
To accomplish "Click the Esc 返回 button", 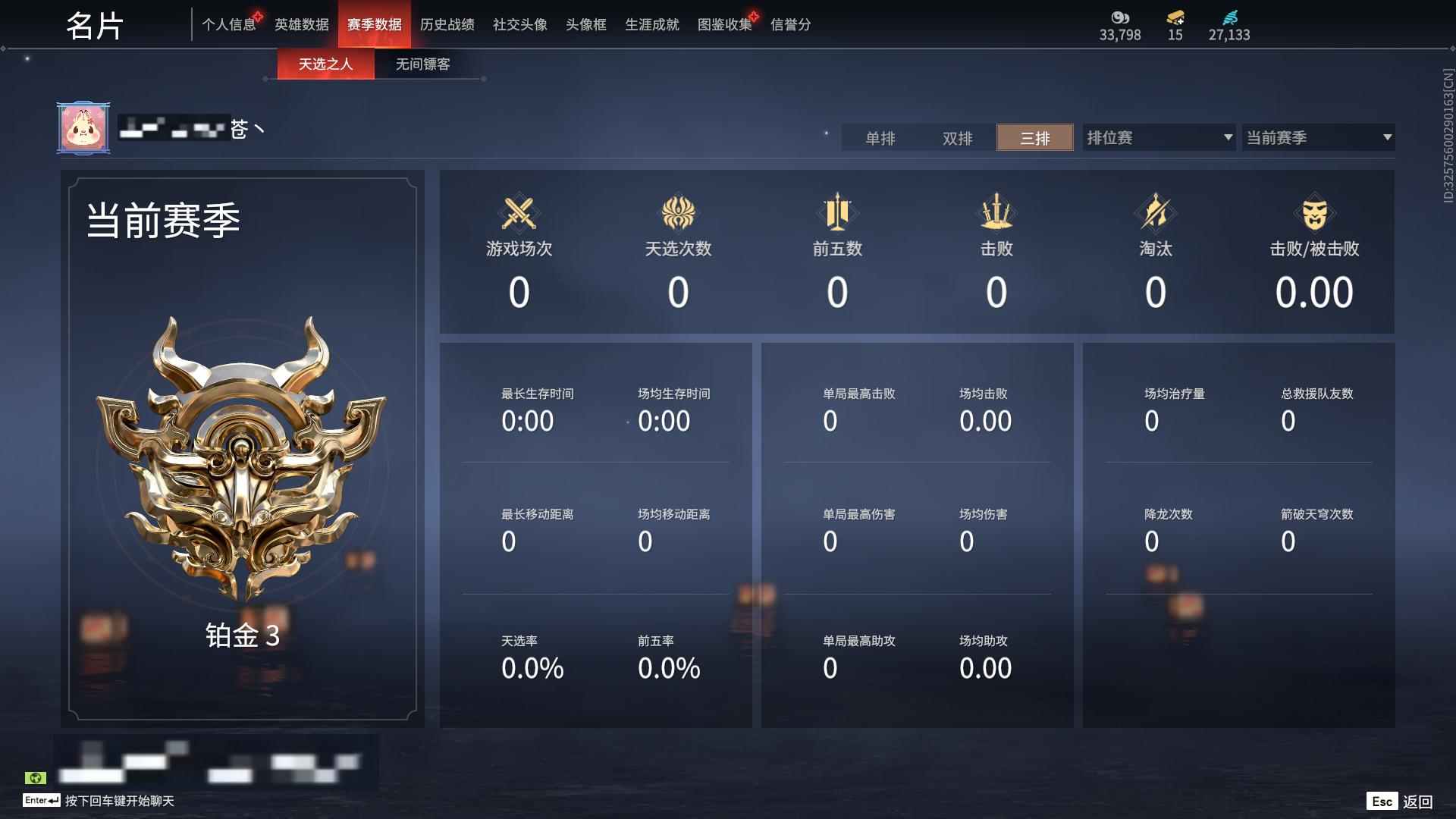I will point(1401,800).
